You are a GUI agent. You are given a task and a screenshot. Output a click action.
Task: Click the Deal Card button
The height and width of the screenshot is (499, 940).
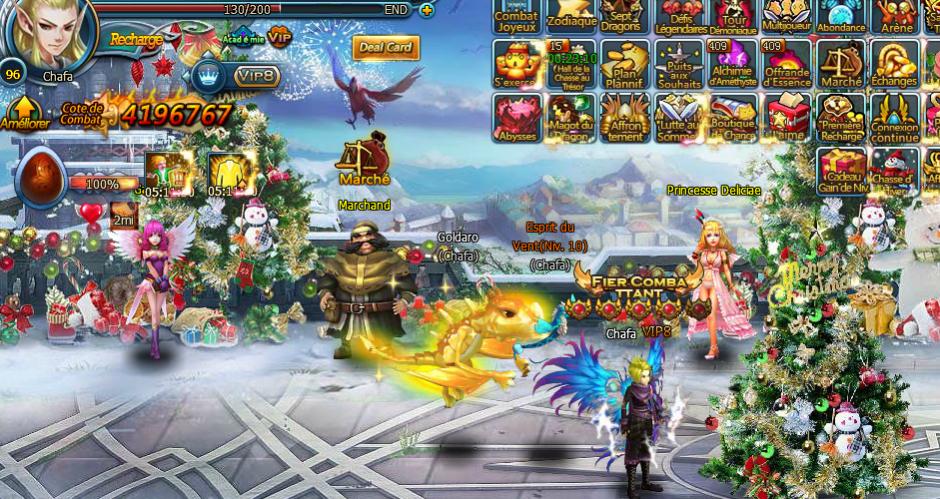386,48
